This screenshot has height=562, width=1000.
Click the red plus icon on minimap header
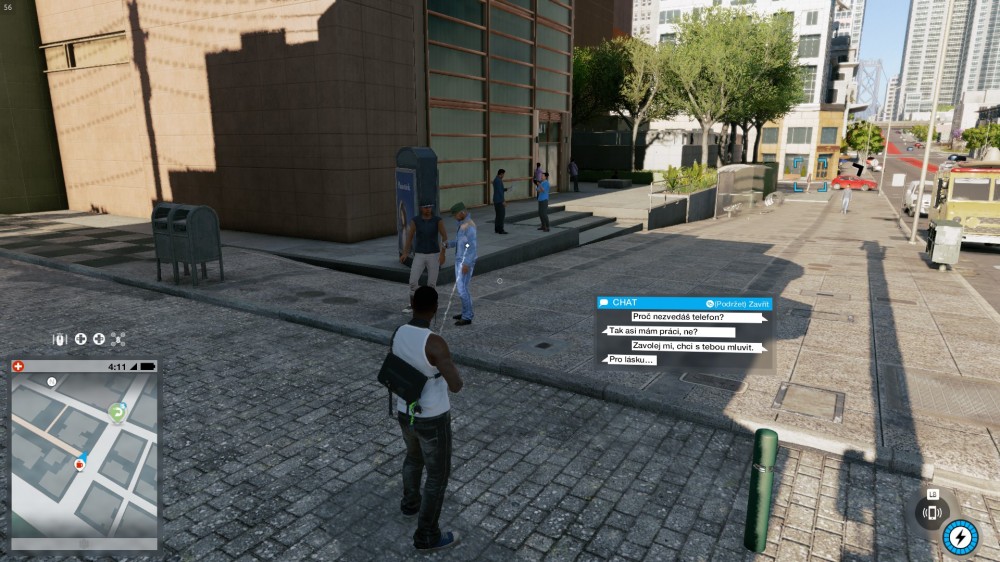18,367
